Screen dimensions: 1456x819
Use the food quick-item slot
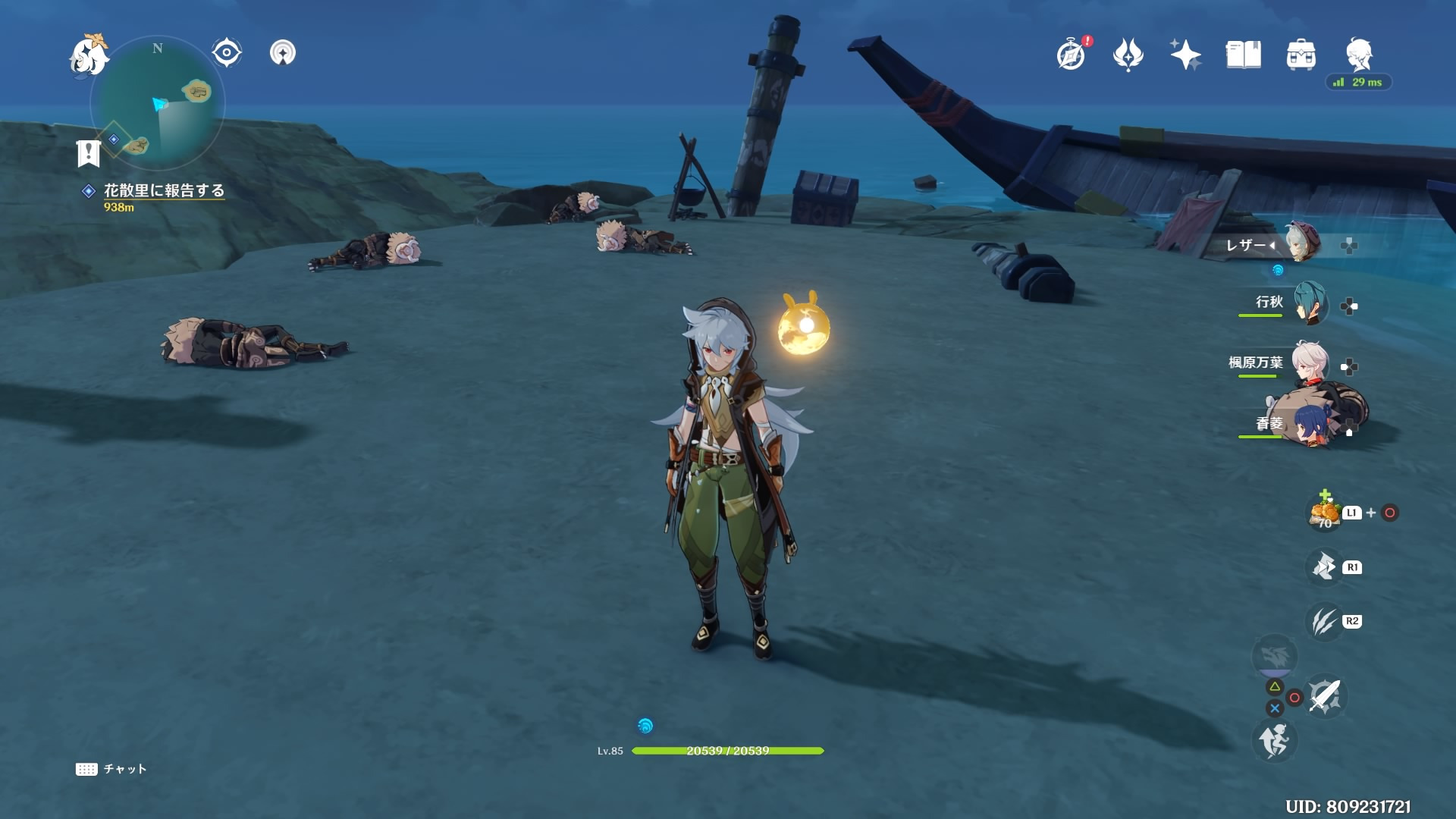coord(1324,513)
